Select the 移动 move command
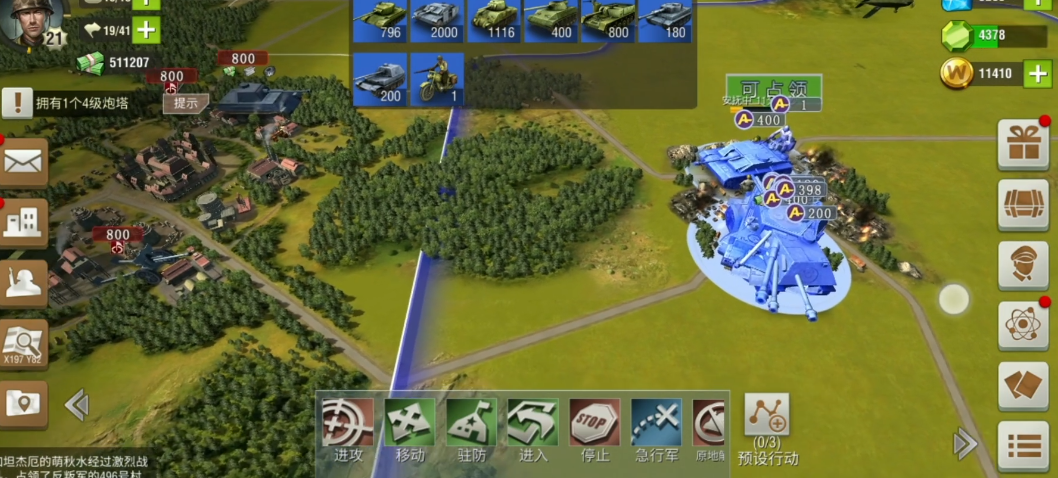Viewport: 1058px width, 478px height. tap(410, 428)
